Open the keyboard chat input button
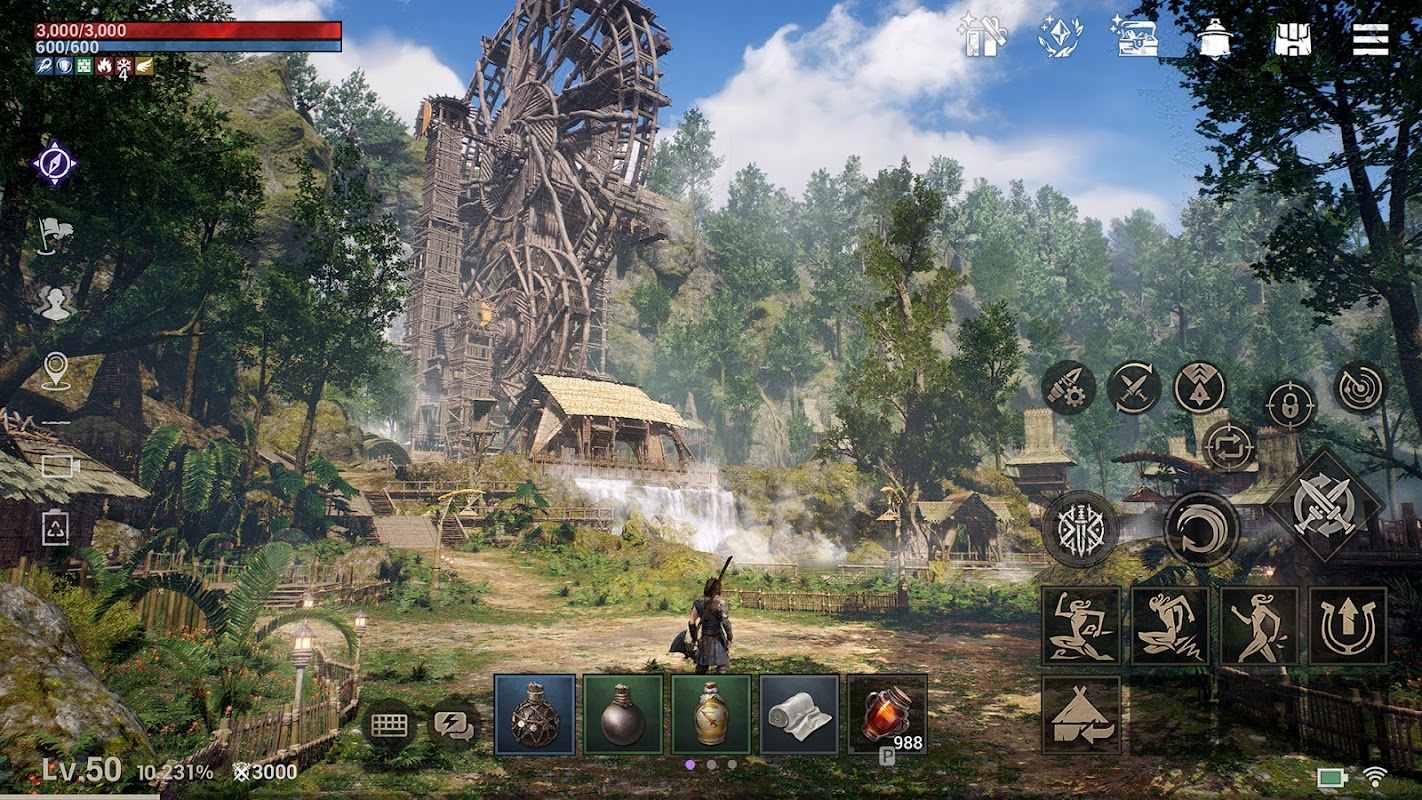Image resolution: width=1422 pixels, height=800 pixels. click(388, 725)
